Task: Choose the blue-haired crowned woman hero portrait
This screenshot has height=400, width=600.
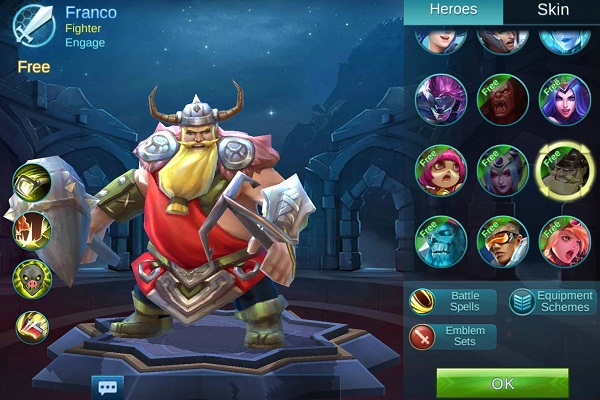Action: [565, 99]
